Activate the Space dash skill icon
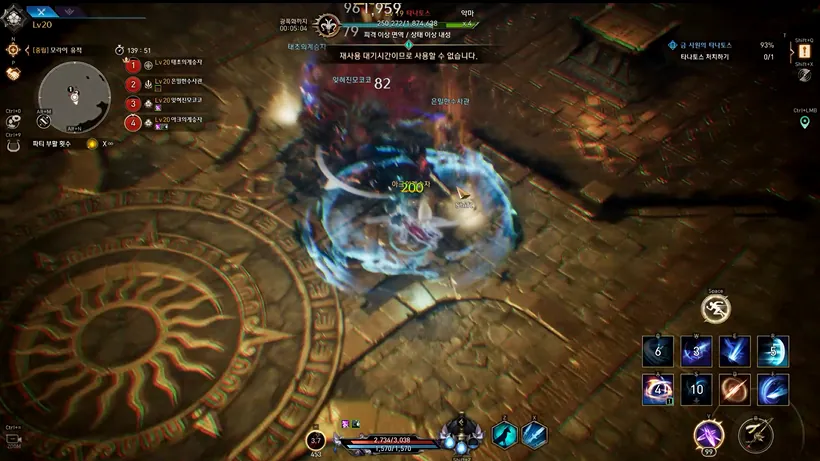This screenshot has height=461, width=820. click(716, 309)
